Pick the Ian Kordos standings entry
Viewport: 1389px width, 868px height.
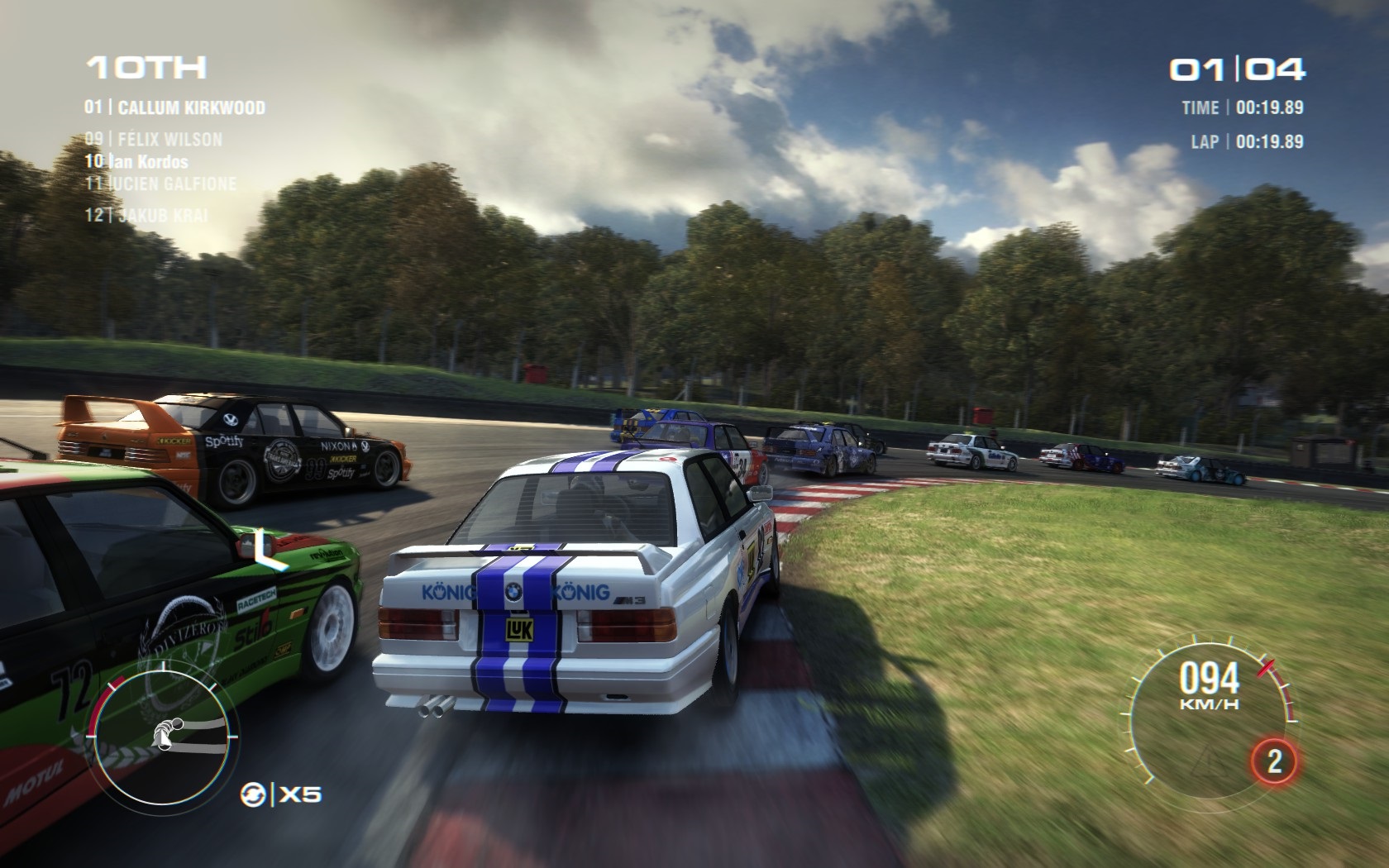coord(137,161)
